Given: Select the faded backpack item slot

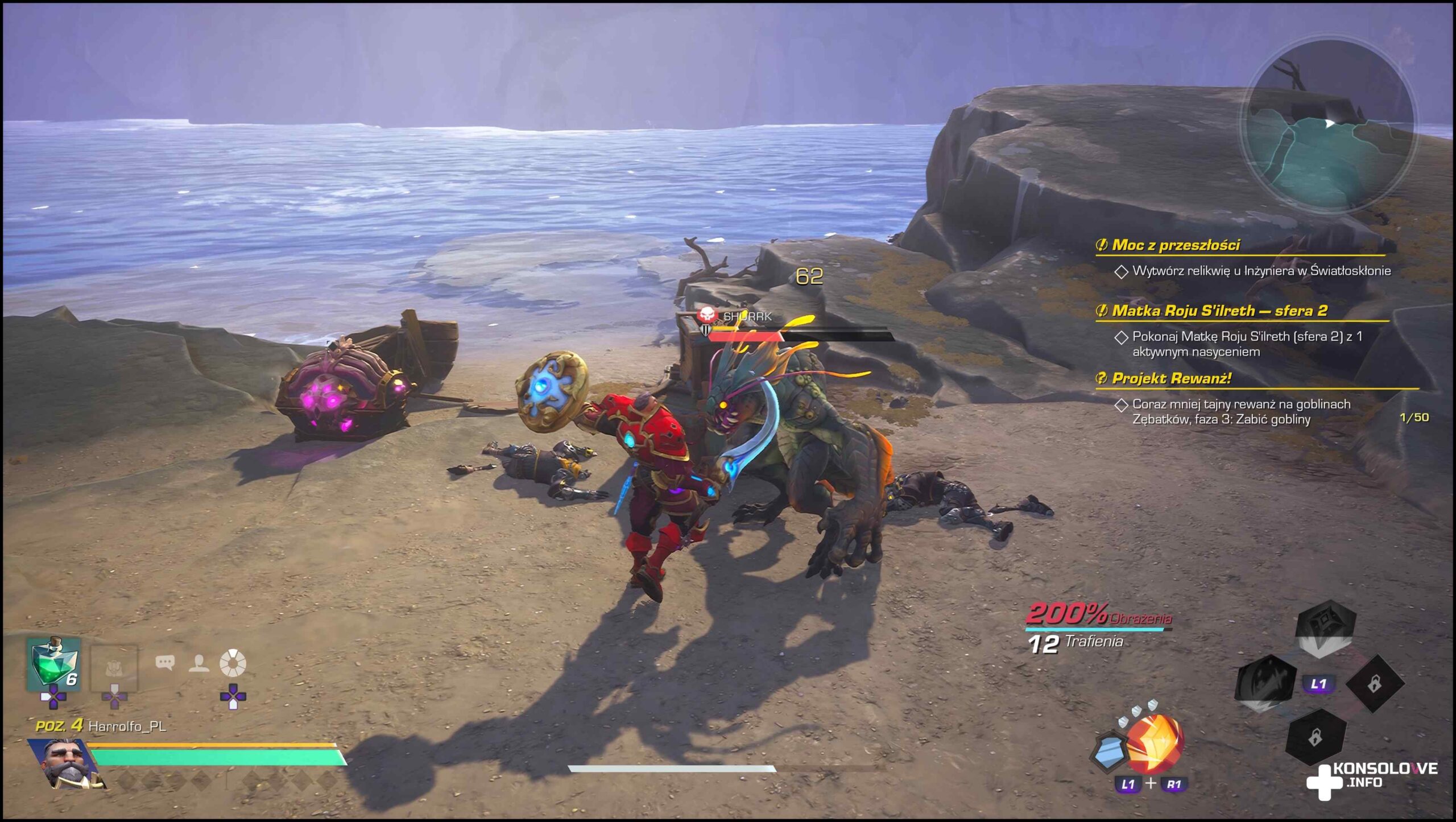Looking at the screenshot, I should pyautogui.click(x=114, y=668).
